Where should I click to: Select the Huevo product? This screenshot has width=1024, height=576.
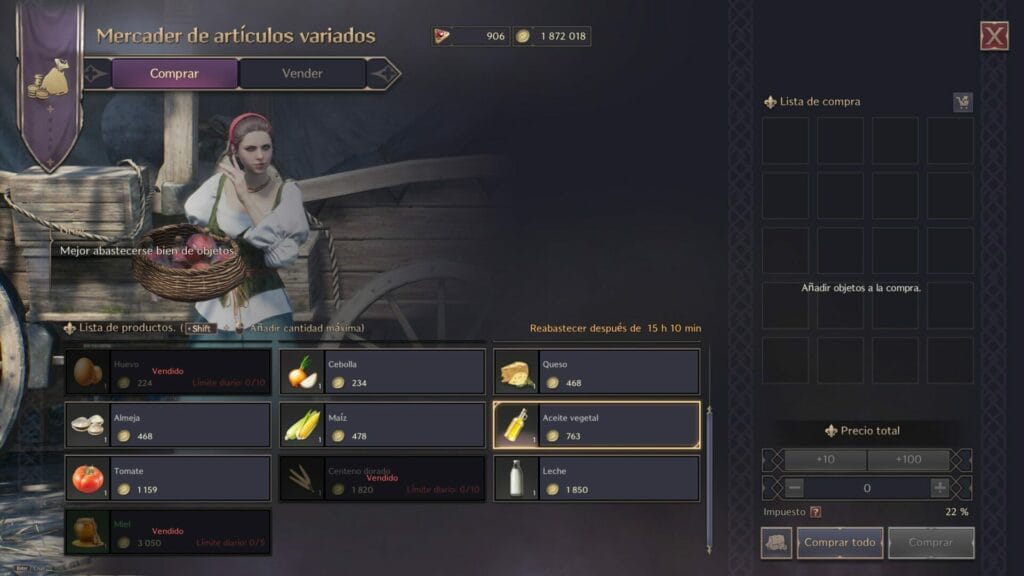click(168, 372)
